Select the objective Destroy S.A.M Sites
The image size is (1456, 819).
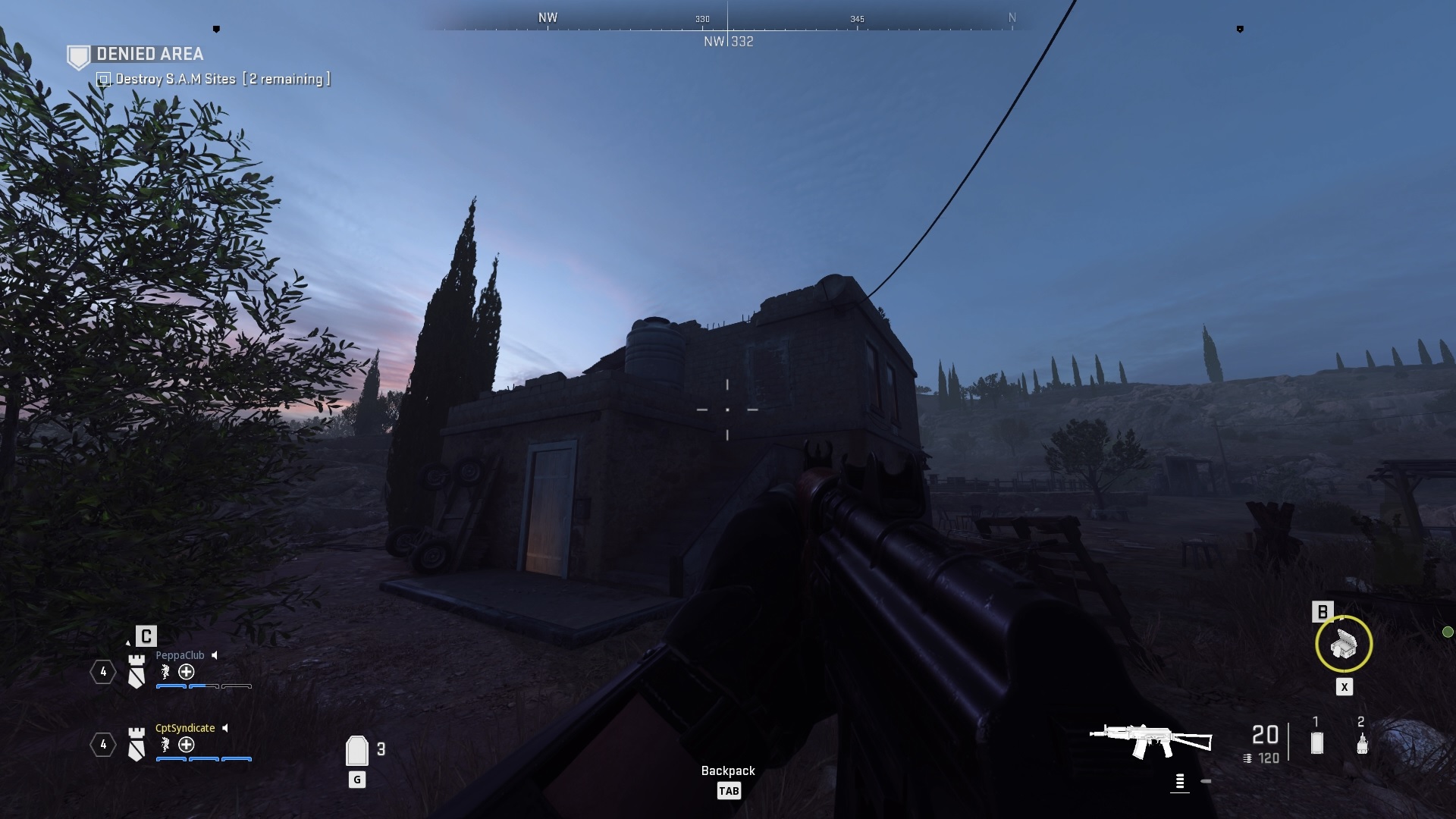174,78
